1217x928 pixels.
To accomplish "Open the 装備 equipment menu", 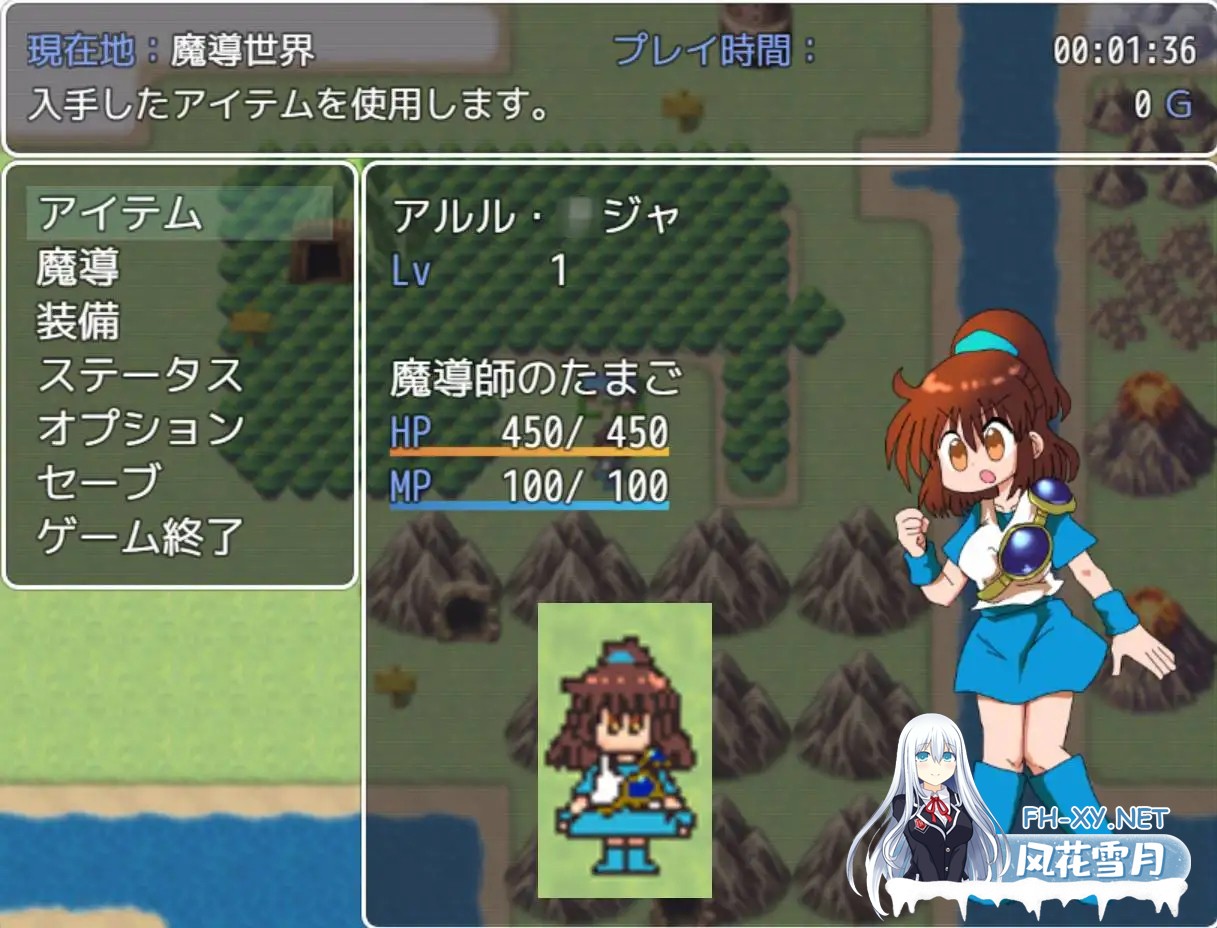I will [78, 322].
